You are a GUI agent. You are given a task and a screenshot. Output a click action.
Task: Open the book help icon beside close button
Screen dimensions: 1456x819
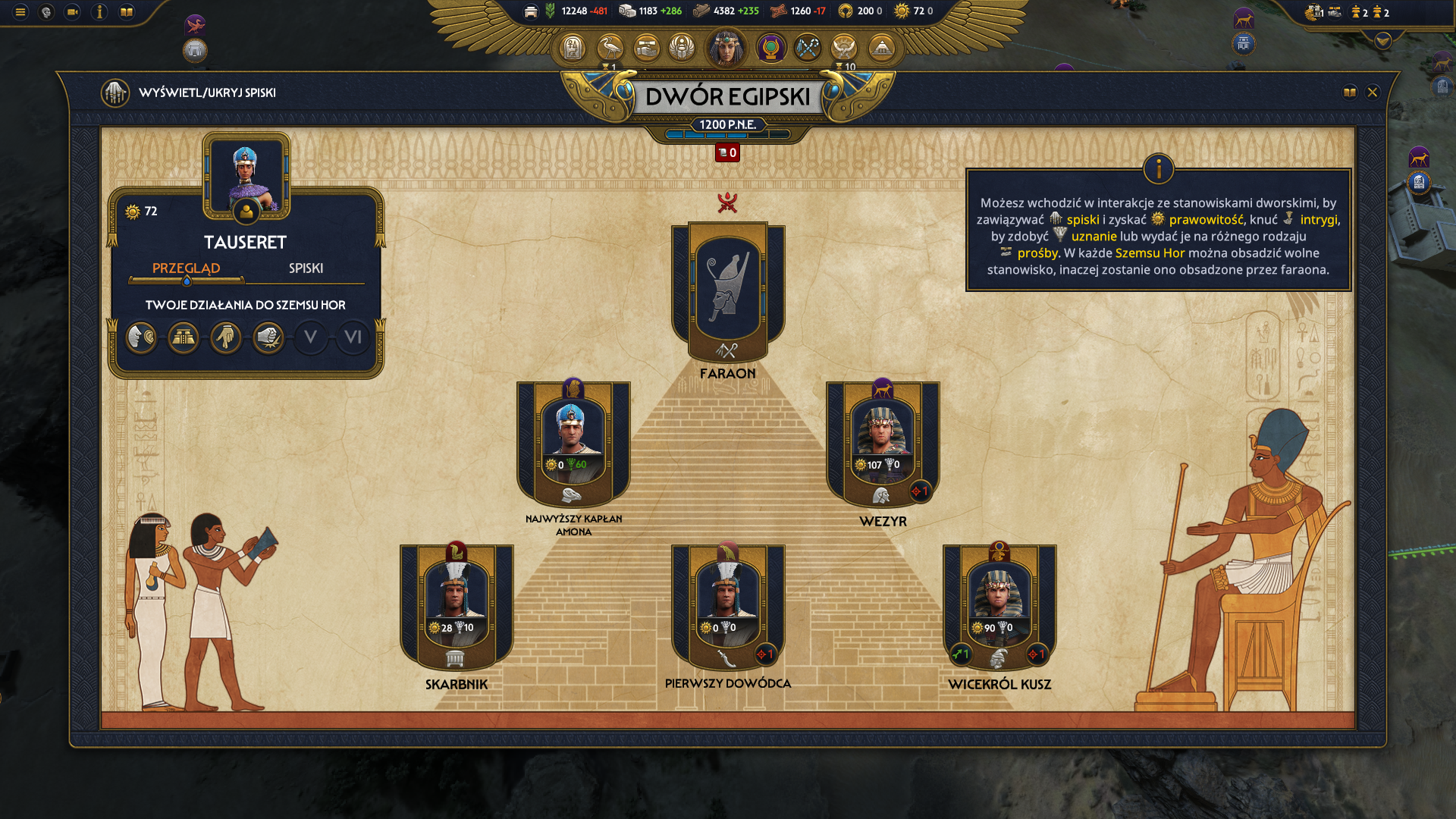(x=1350, y=93)
